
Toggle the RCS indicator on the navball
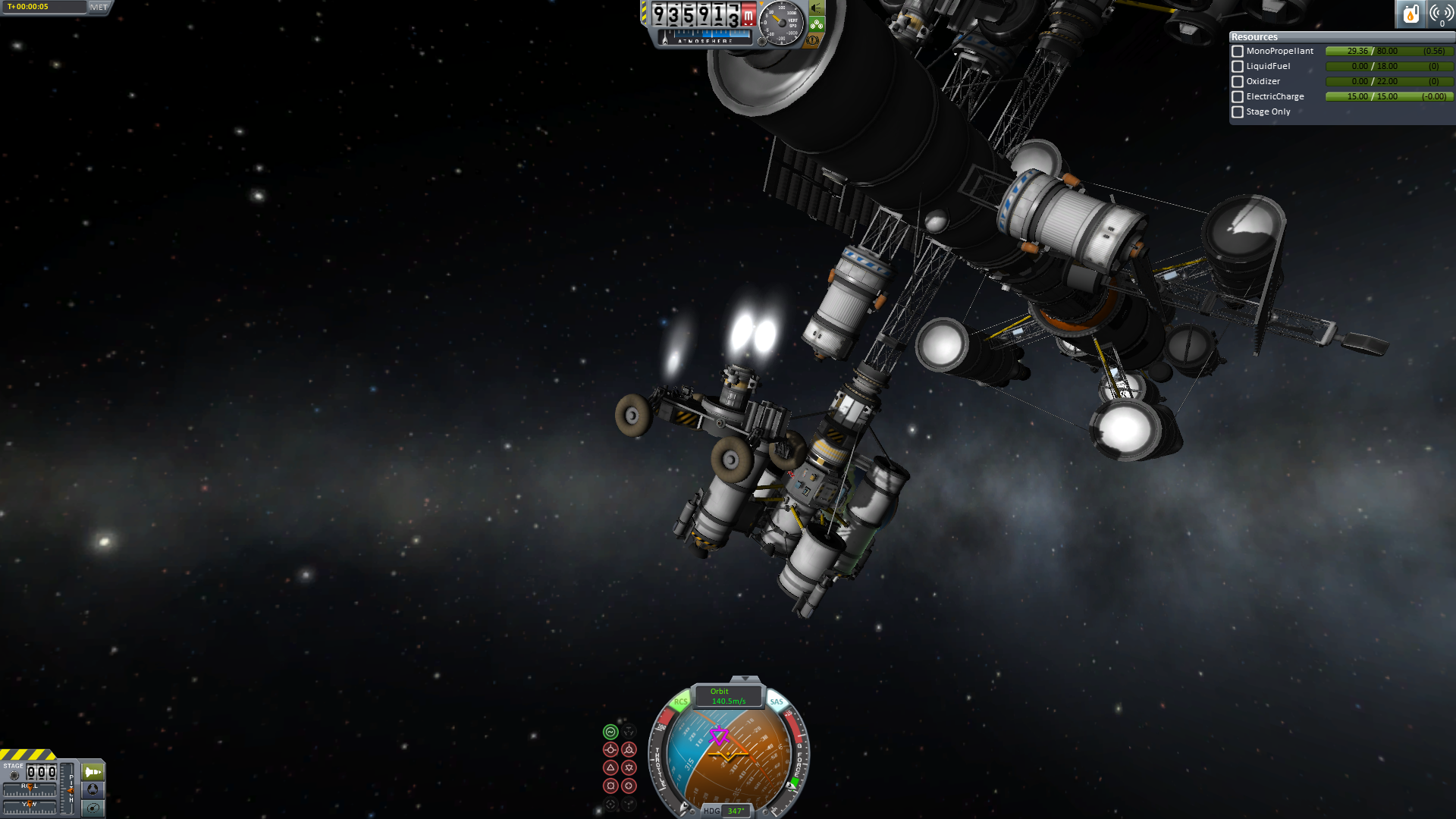[680, 702]
